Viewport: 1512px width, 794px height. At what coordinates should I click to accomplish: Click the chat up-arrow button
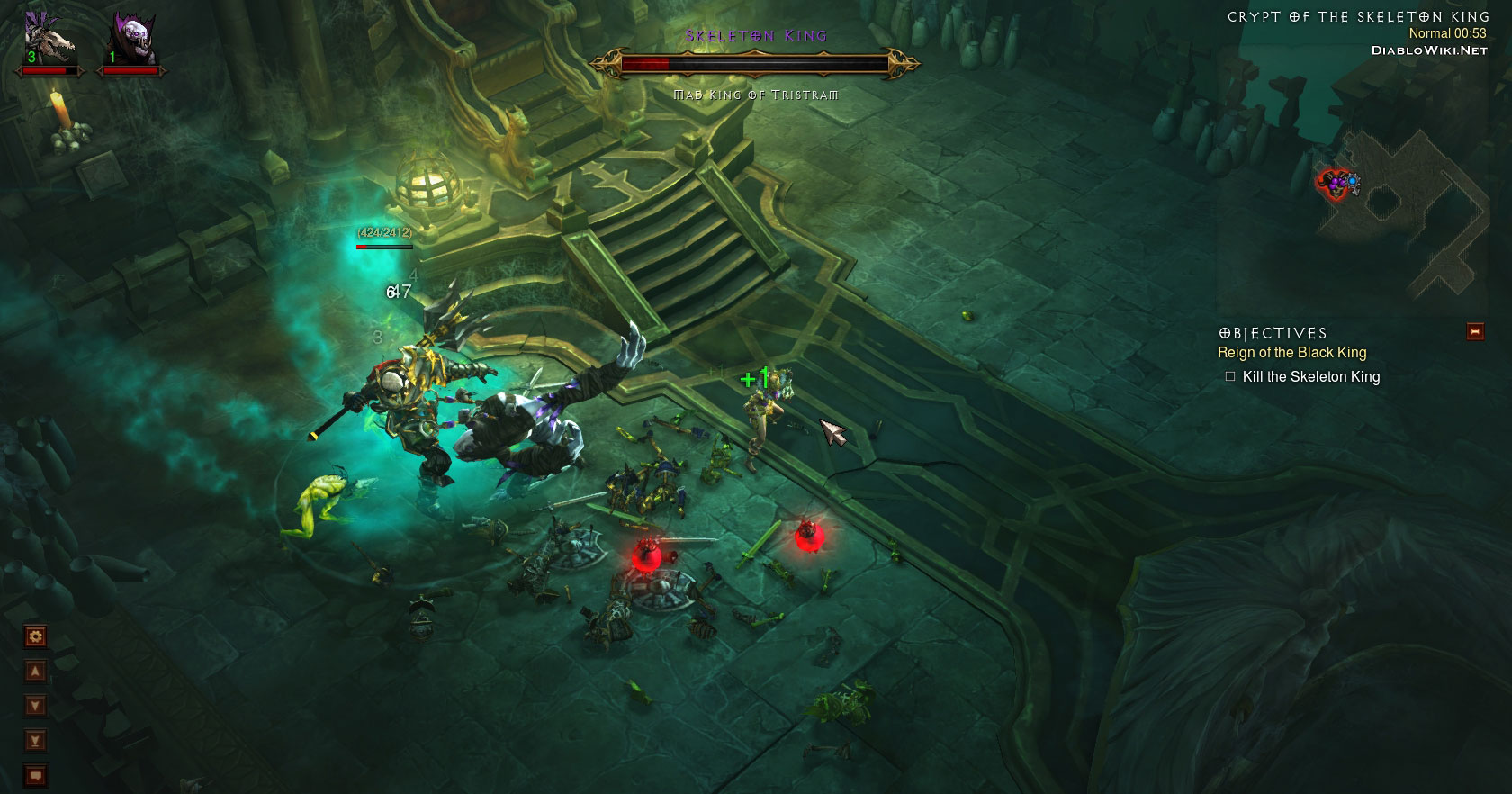pos(35,672)
